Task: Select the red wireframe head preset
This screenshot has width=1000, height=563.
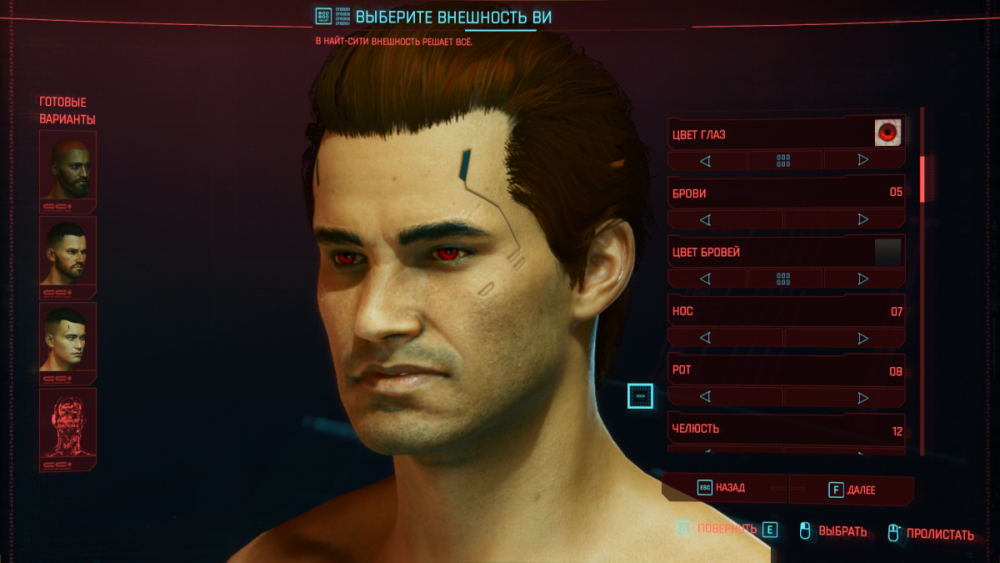Action: pos(68,426)
